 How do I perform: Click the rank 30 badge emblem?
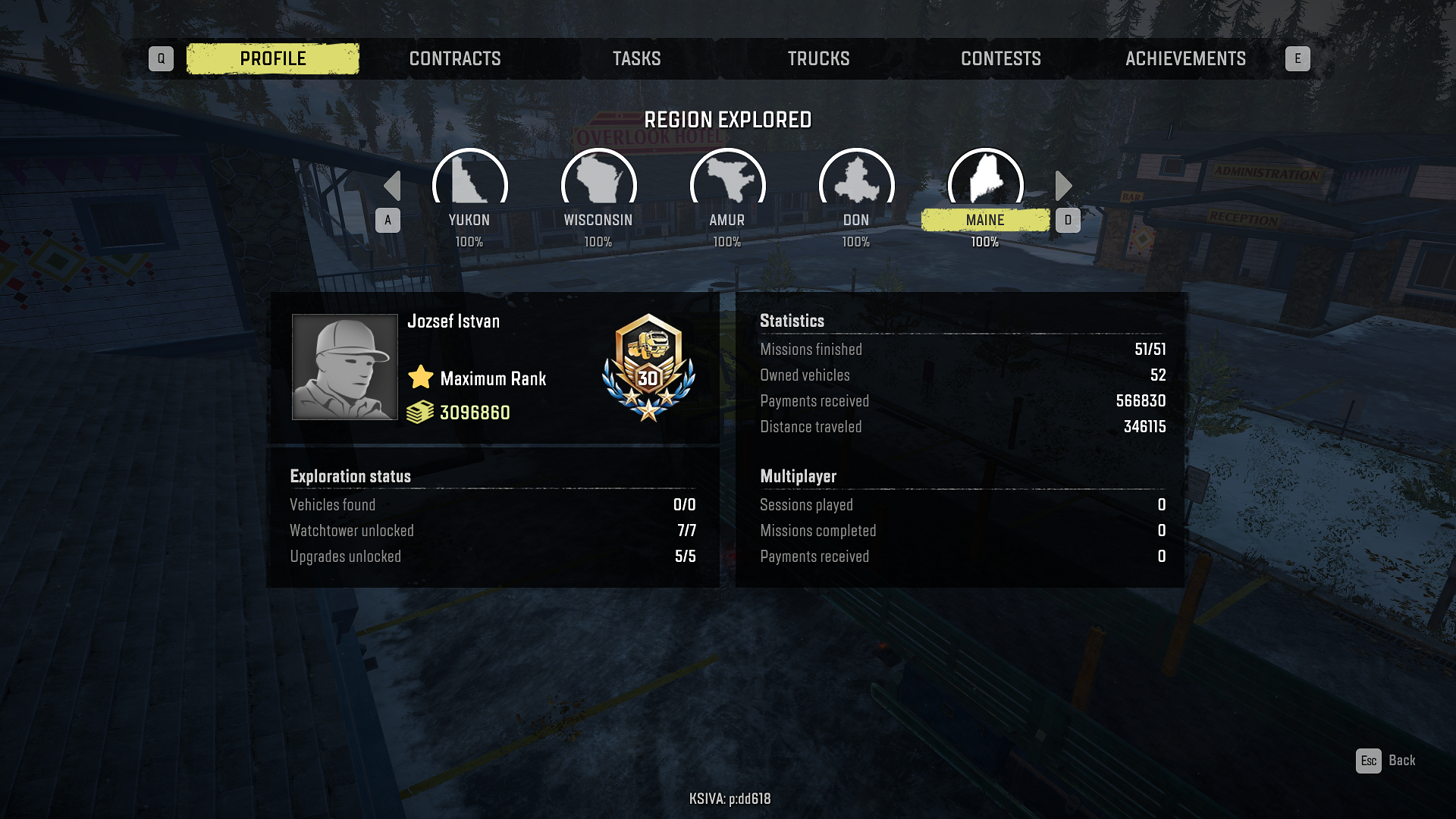click(x=648, y=368)
